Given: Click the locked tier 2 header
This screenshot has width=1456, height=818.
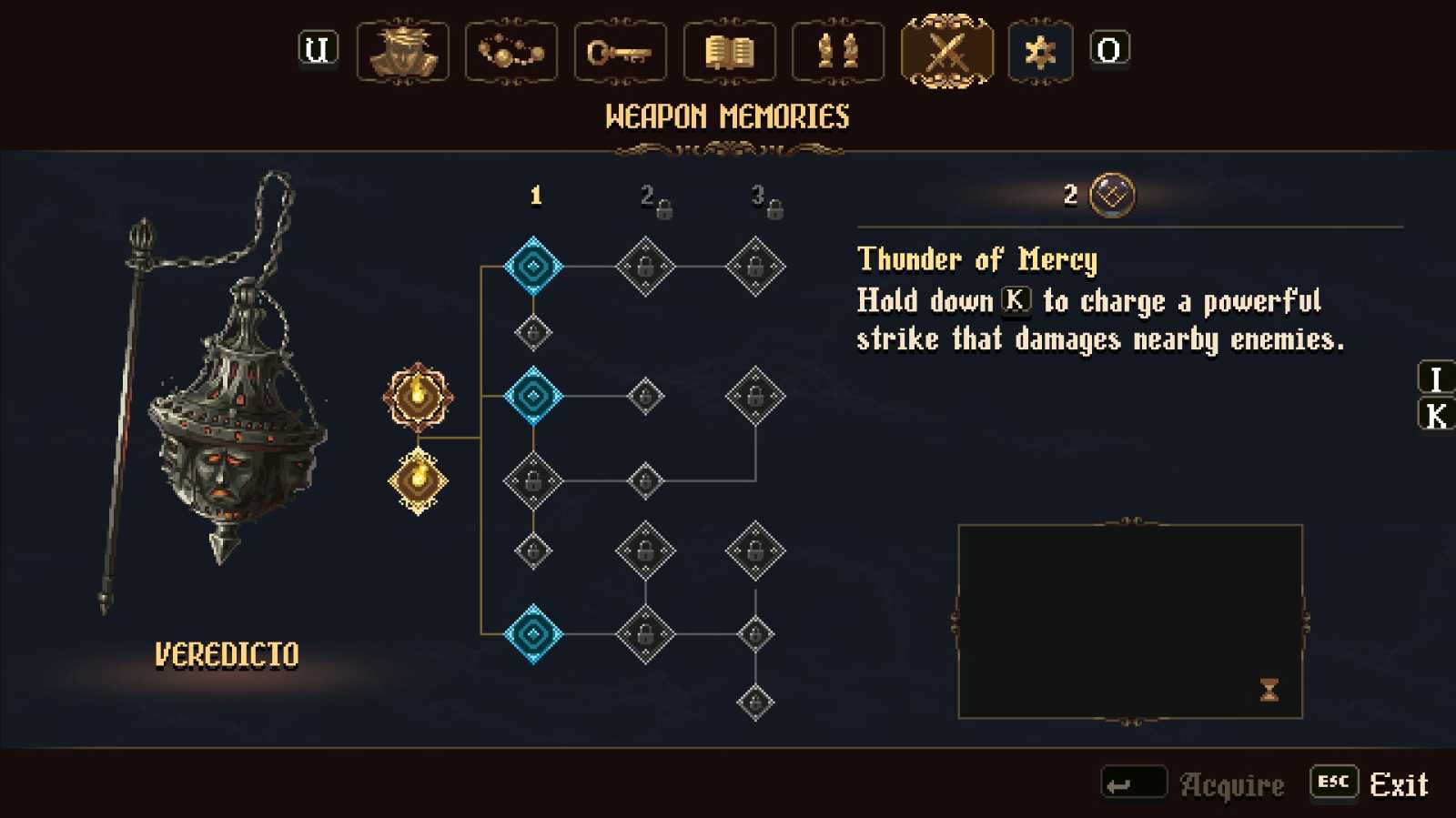Looking at the screenshot, I should point(652,199).
